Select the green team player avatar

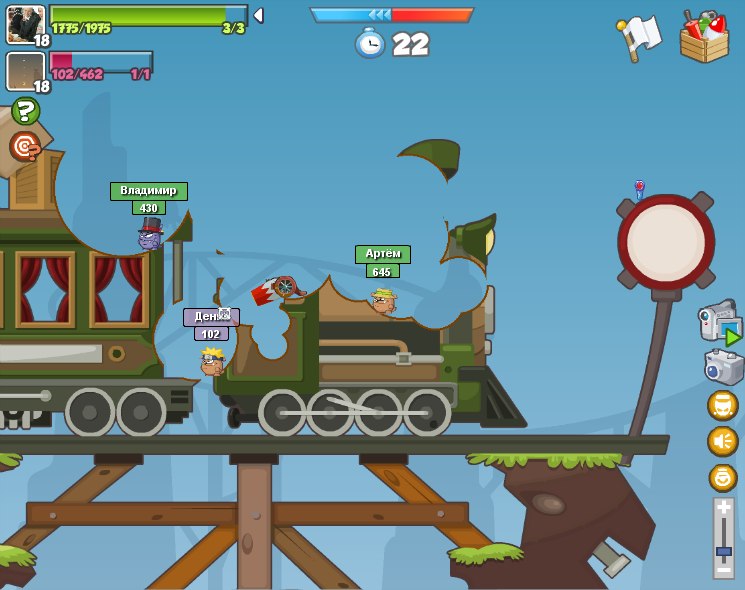click(25, 23)
